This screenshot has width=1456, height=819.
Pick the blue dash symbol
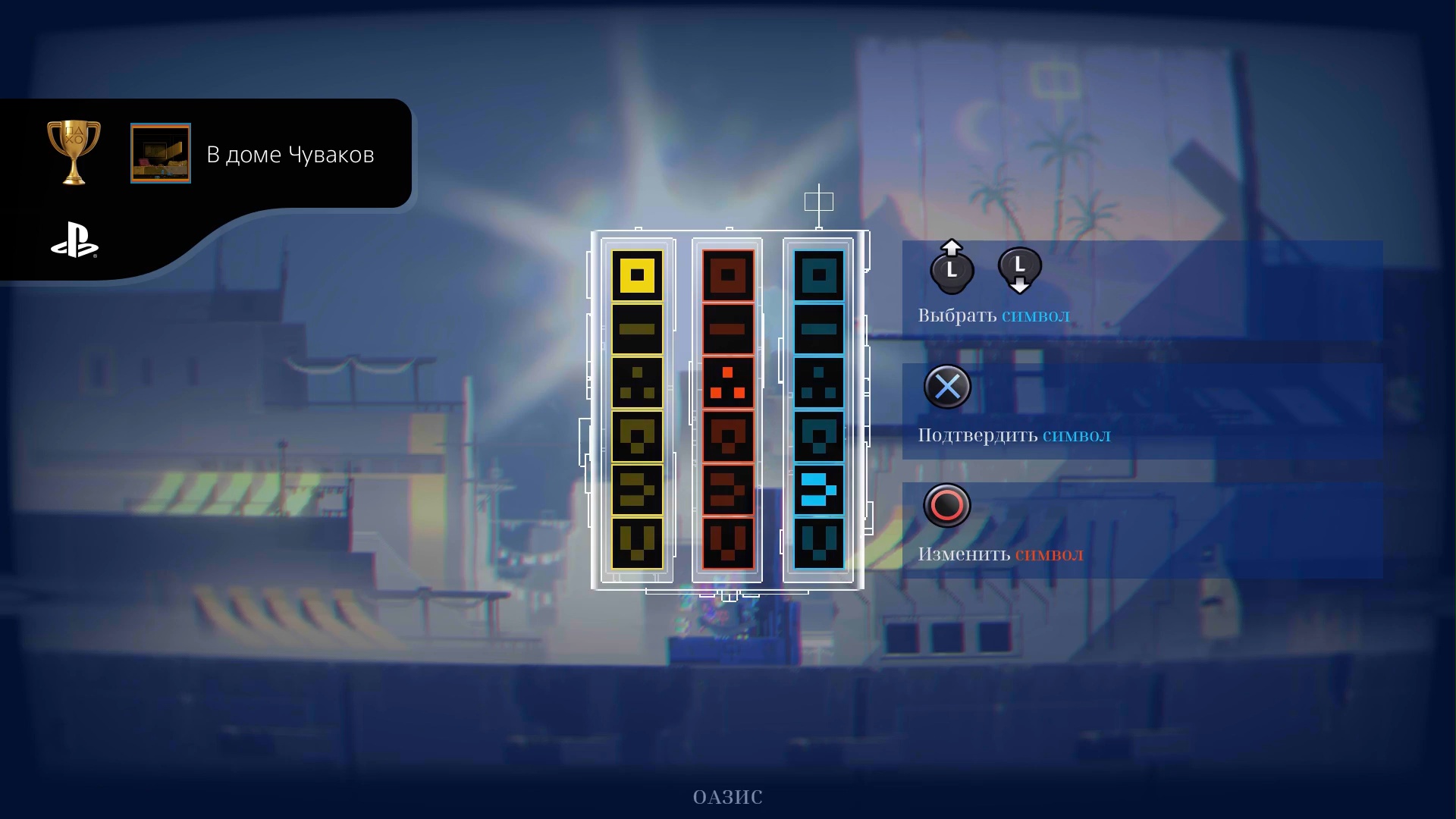click(819, 329)
